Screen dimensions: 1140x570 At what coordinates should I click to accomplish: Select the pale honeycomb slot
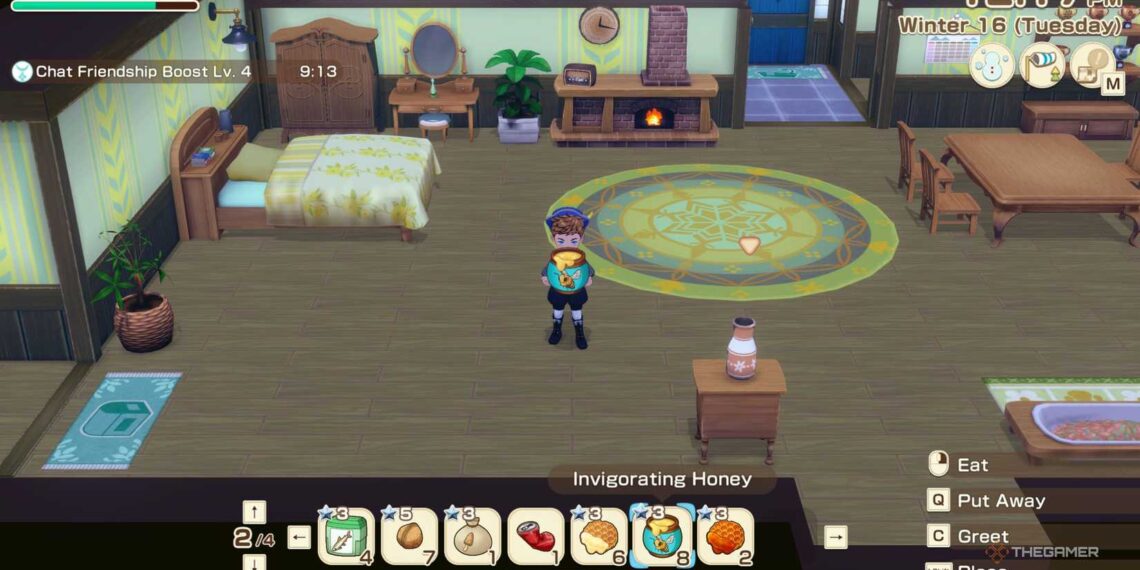(598, 537)
